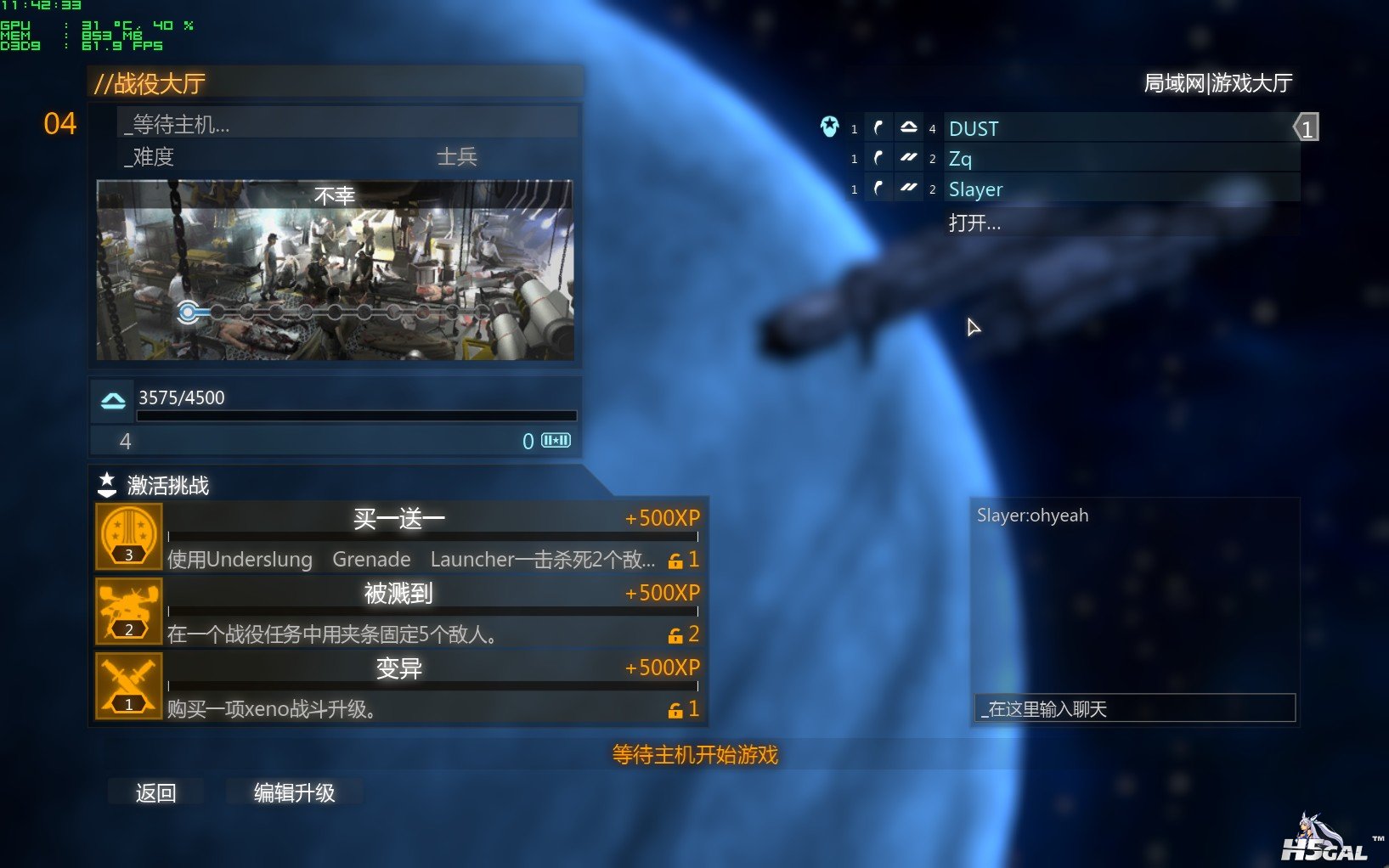
Task: Open the 激活挑战 challenges header
Action: pyautogui.click(x=167, y=485)
